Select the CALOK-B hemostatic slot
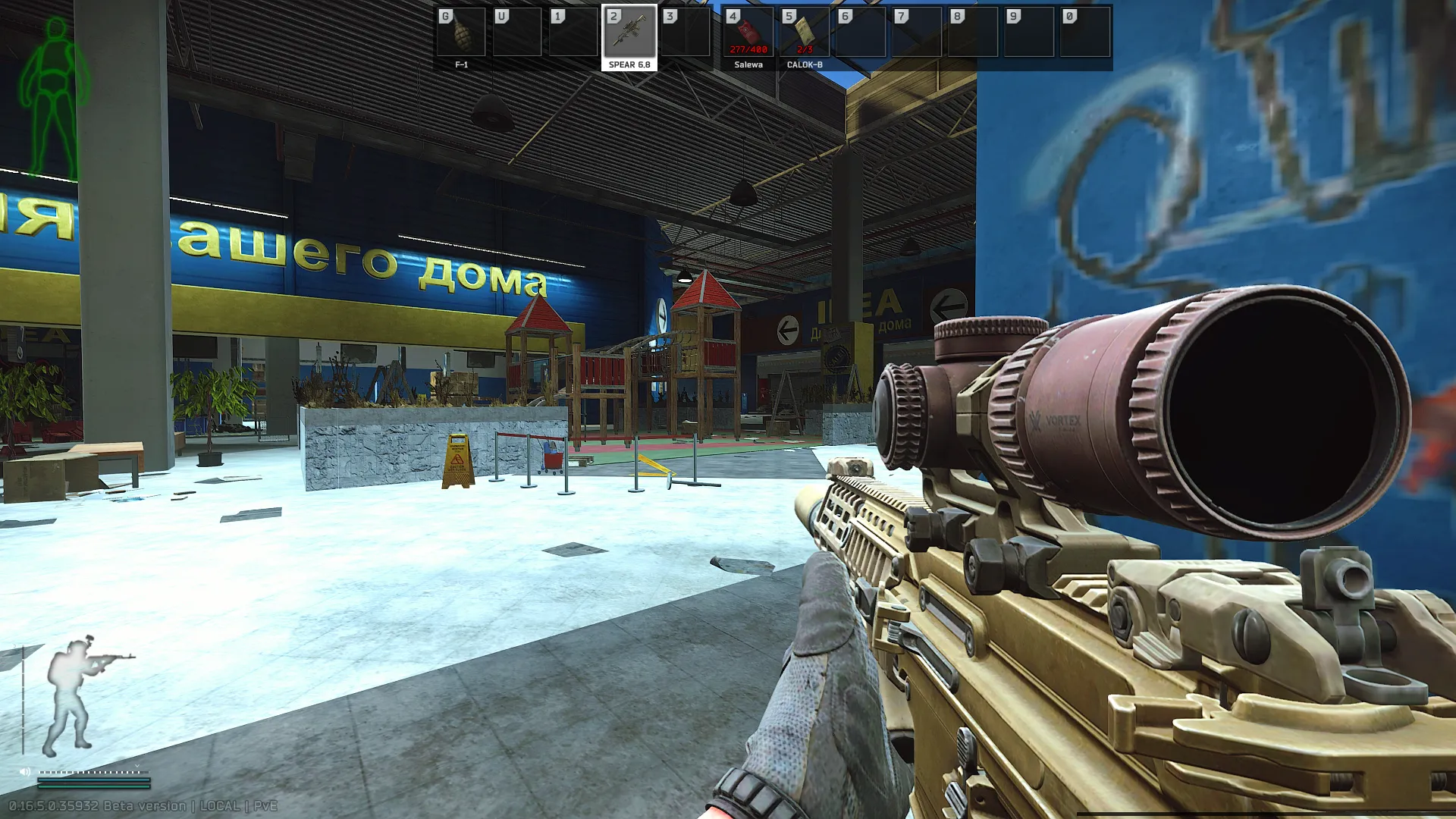 (804, 33)
